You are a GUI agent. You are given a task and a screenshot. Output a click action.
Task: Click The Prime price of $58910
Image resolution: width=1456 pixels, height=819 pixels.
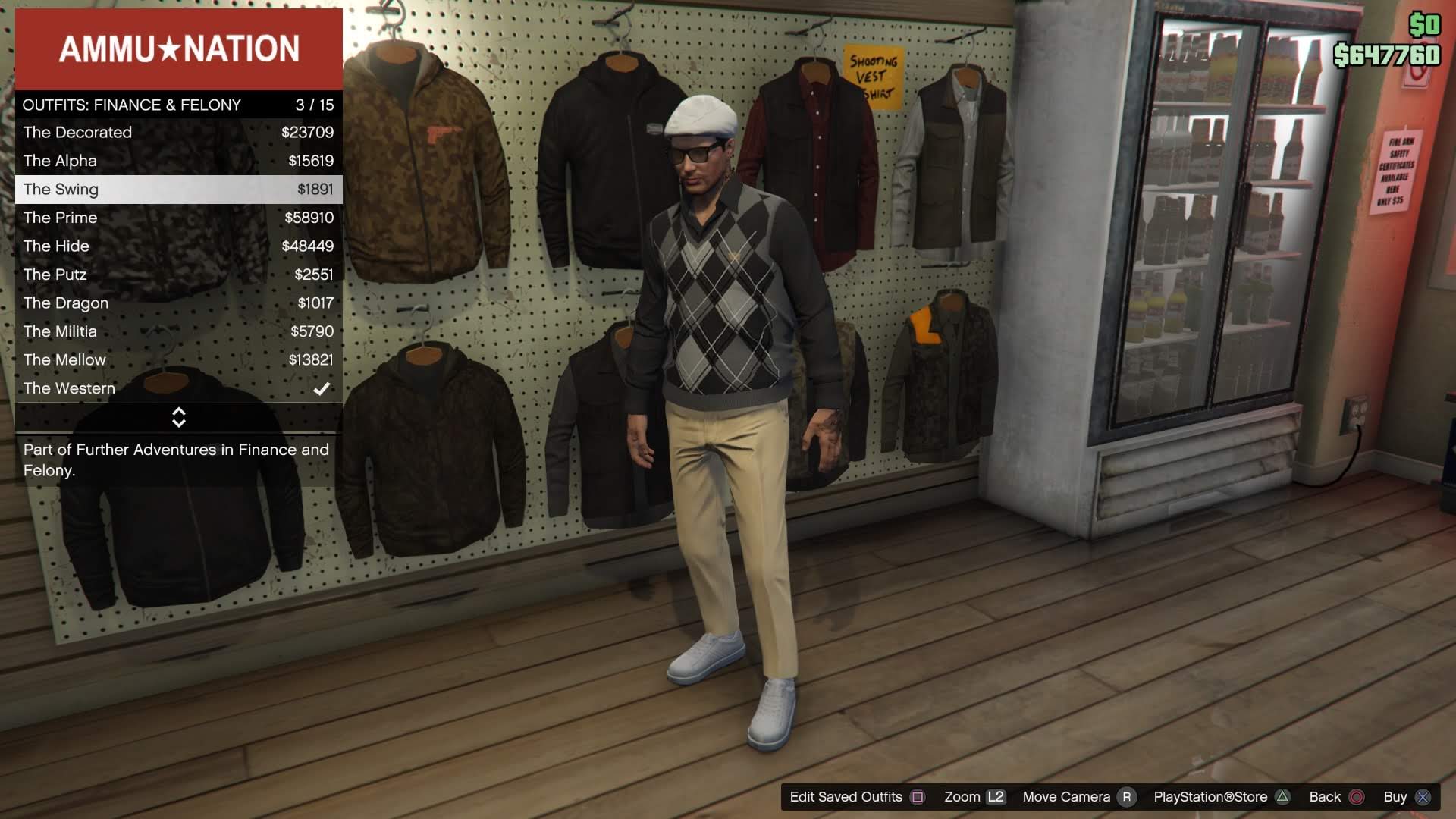click(x=311, y=218)
